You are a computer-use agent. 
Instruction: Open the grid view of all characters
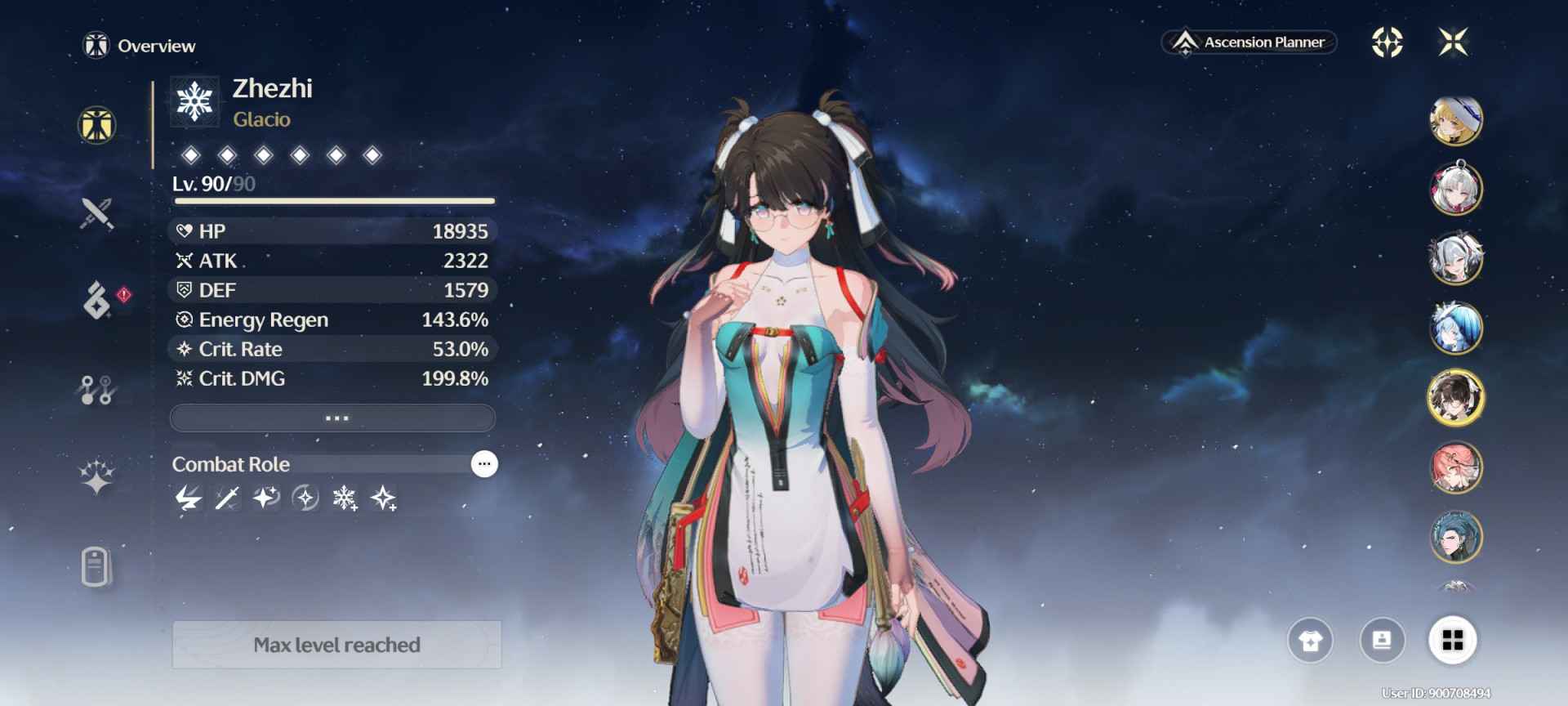click(x=1452, y=641)
